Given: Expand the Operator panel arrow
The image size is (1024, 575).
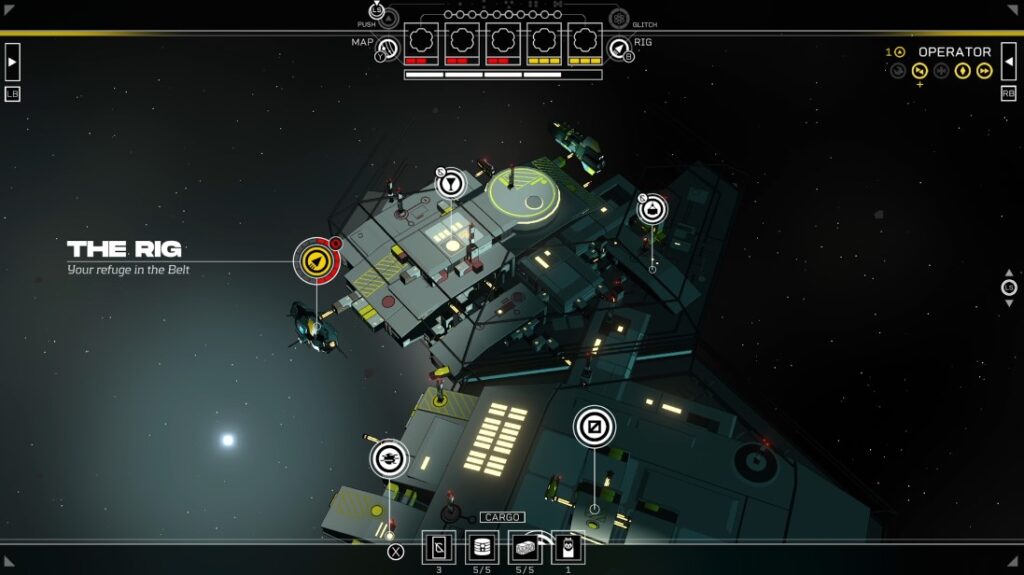Looking at the screenshot, I should tap(1008, 61).
